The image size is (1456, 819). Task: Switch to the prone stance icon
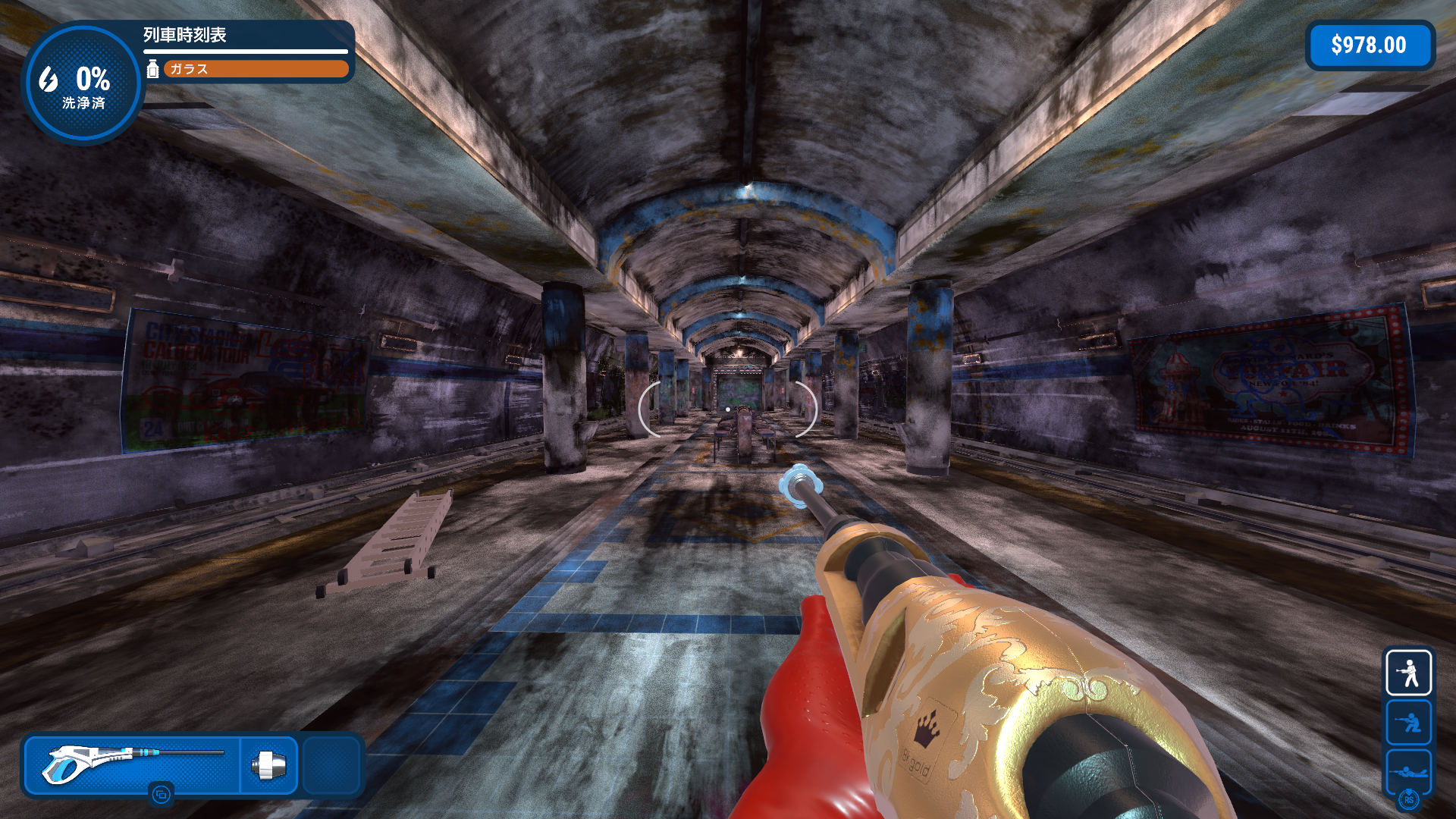(1408, 771)
